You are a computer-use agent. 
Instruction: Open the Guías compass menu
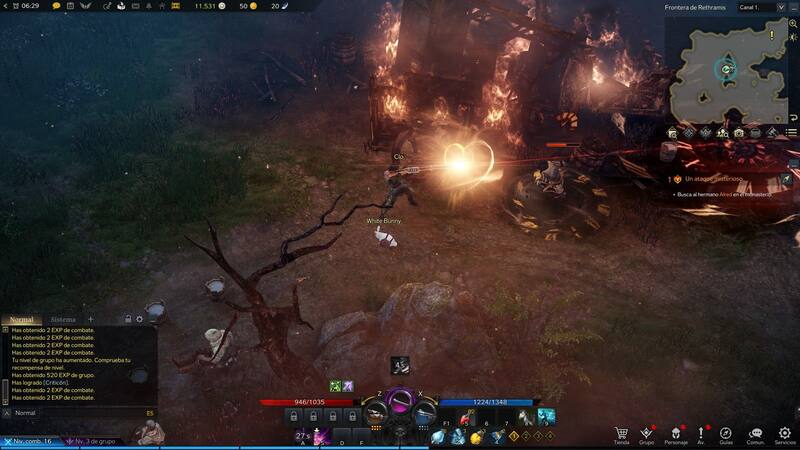[x=726, y=434]
